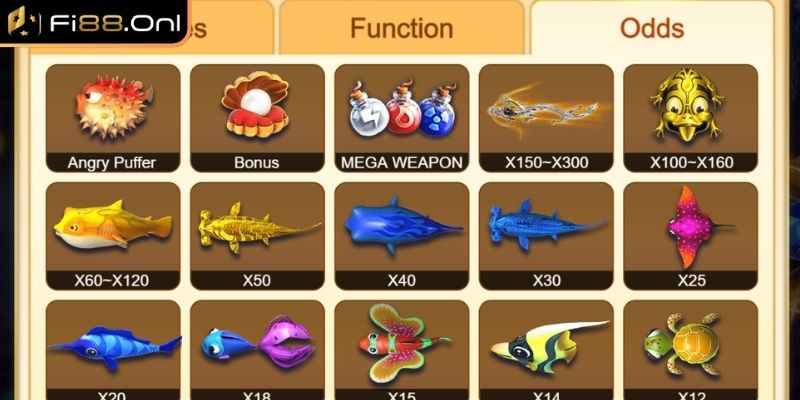Select the blue whale X40 tile

click(x=401, y=236)
